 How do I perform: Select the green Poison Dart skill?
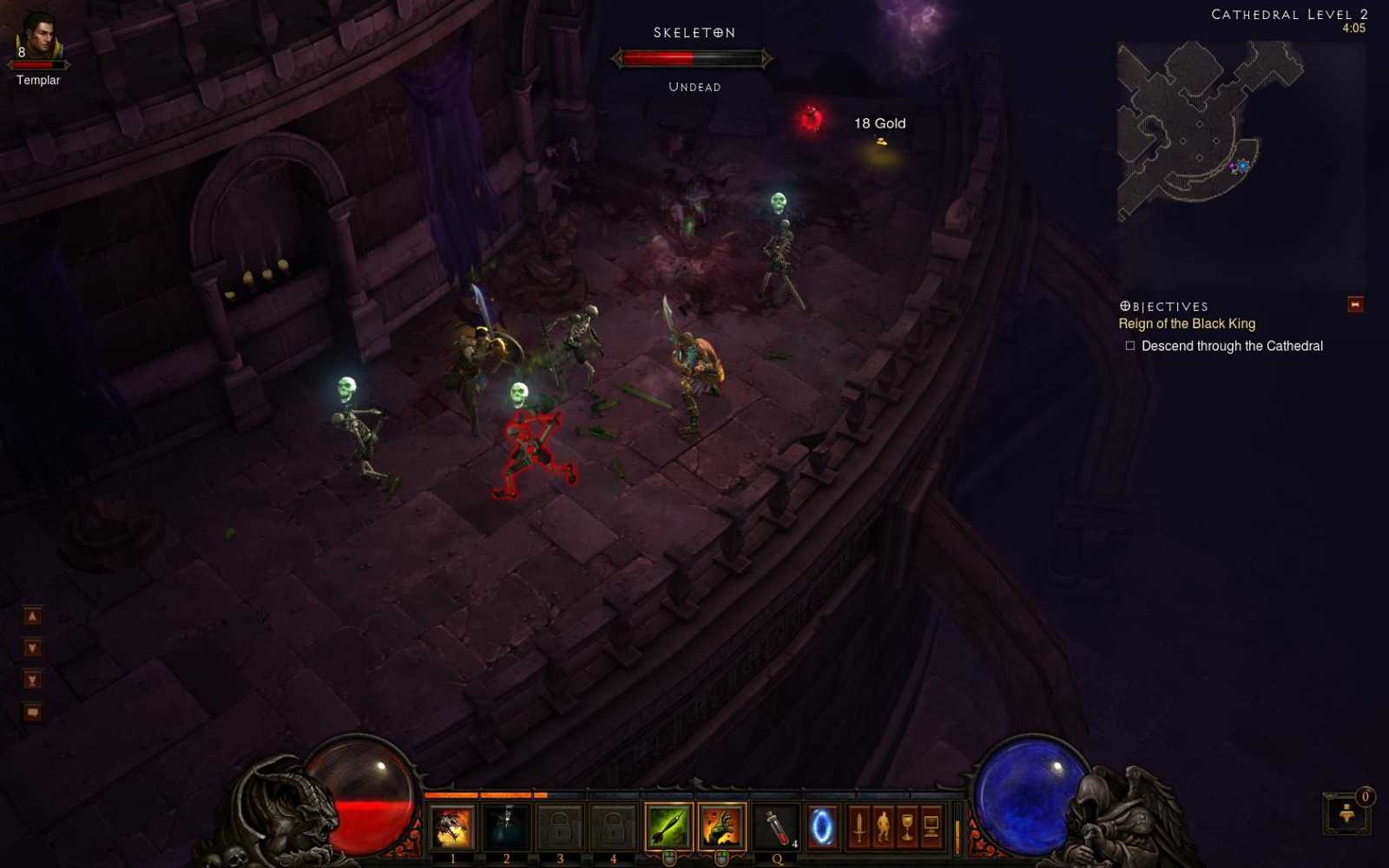click(668, 827)
